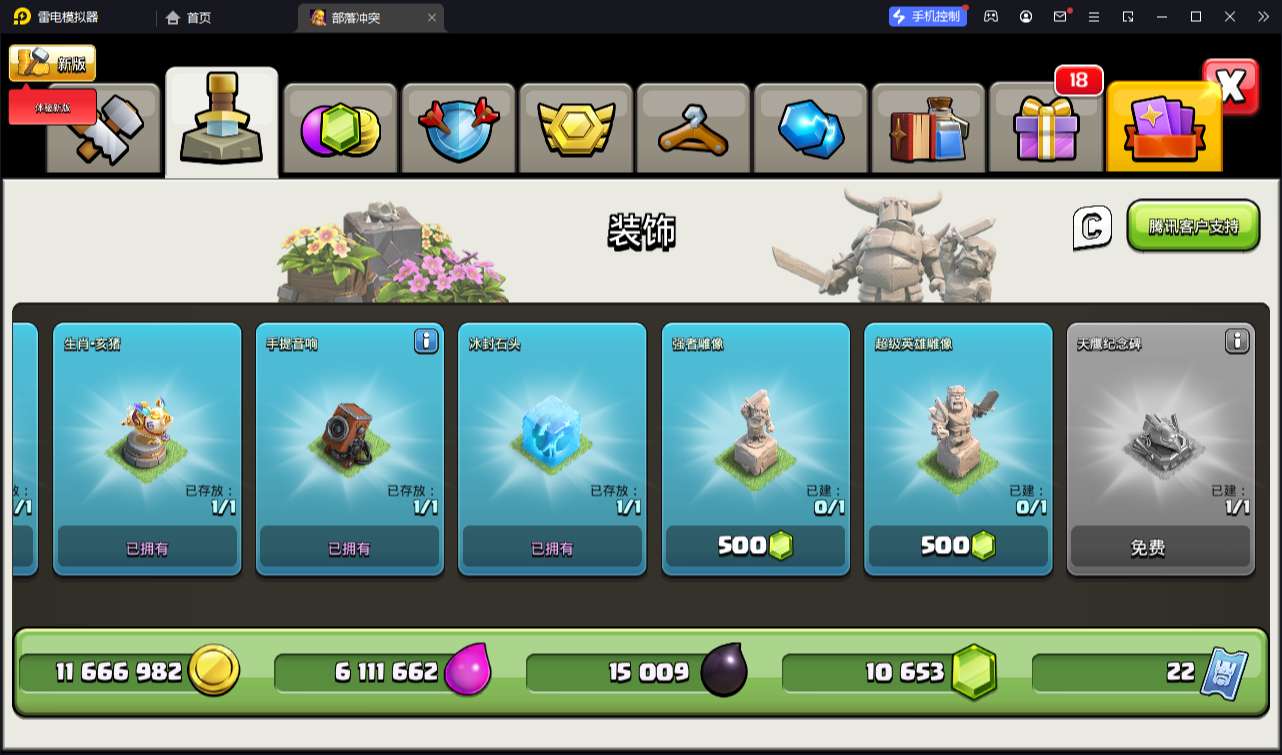Show info for 手提音响 decoration
The width and height of the screenshot is (1282, 755).
(426, 342)
